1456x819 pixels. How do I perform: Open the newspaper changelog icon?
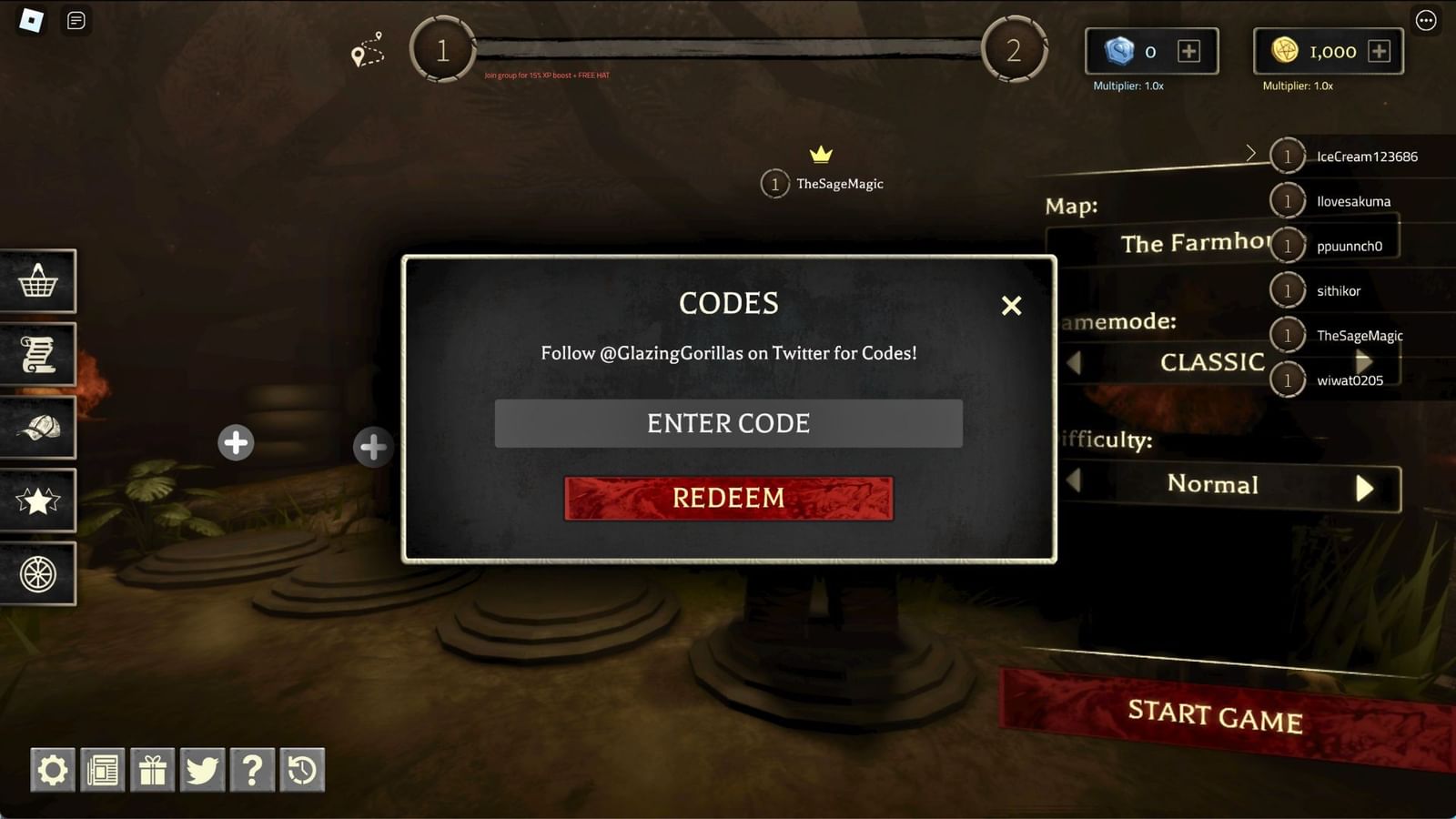pos(103,769)
